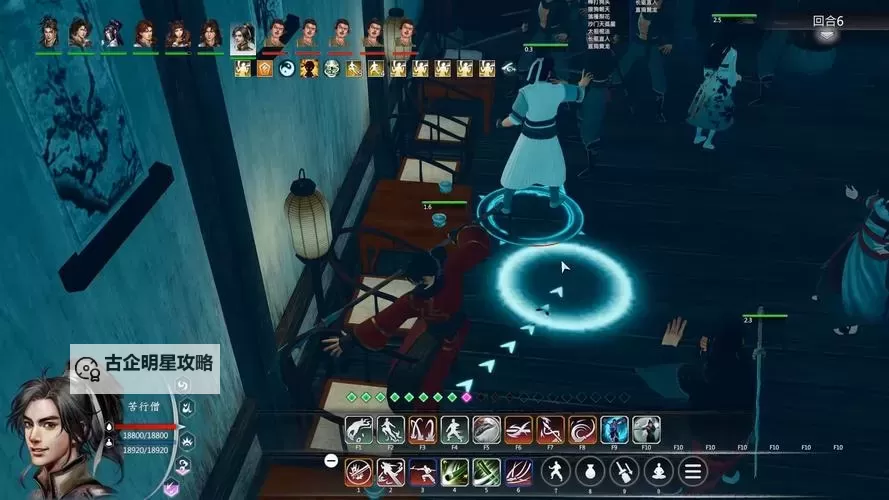The width and height of the screenshot is (889, 500).
Task: Click the round crossed-swords weapon button
Action: [625, 471]
